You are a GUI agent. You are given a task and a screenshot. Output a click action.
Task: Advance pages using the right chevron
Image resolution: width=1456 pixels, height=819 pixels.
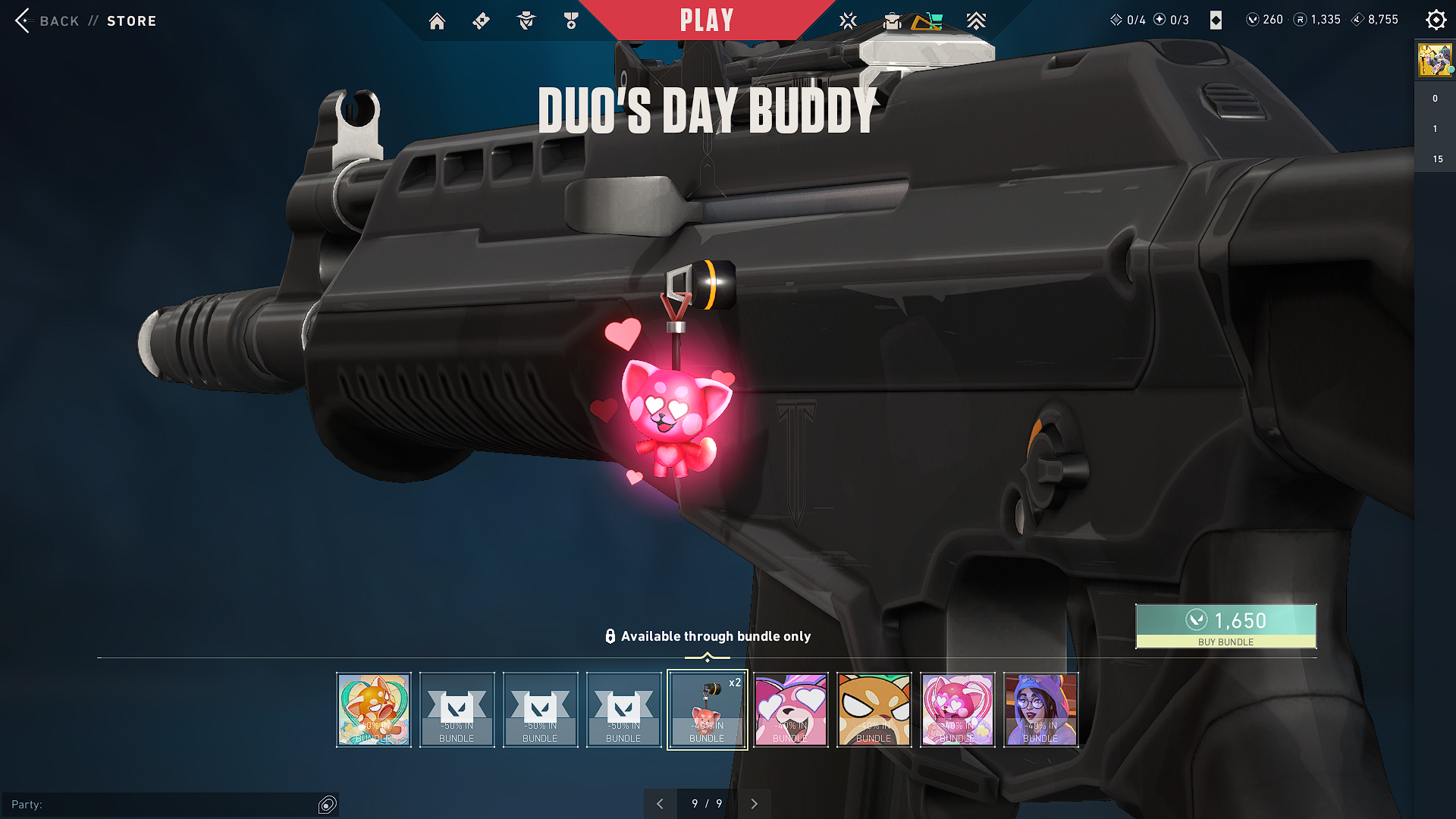coord(754,803)
